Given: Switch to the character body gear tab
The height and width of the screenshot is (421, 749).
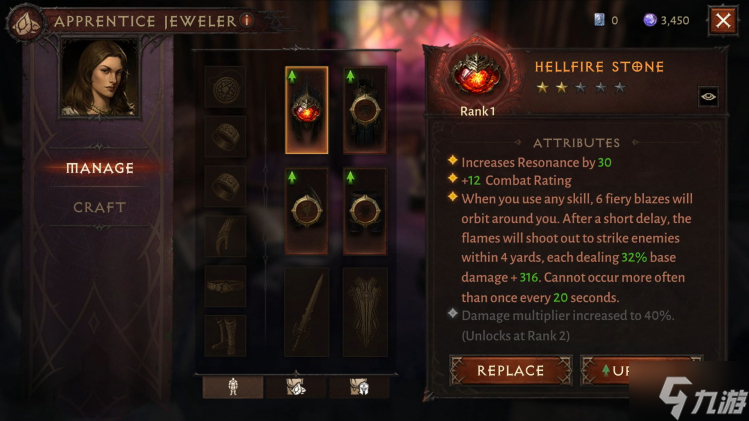Looking at the screenshot, I should (233, 387).
